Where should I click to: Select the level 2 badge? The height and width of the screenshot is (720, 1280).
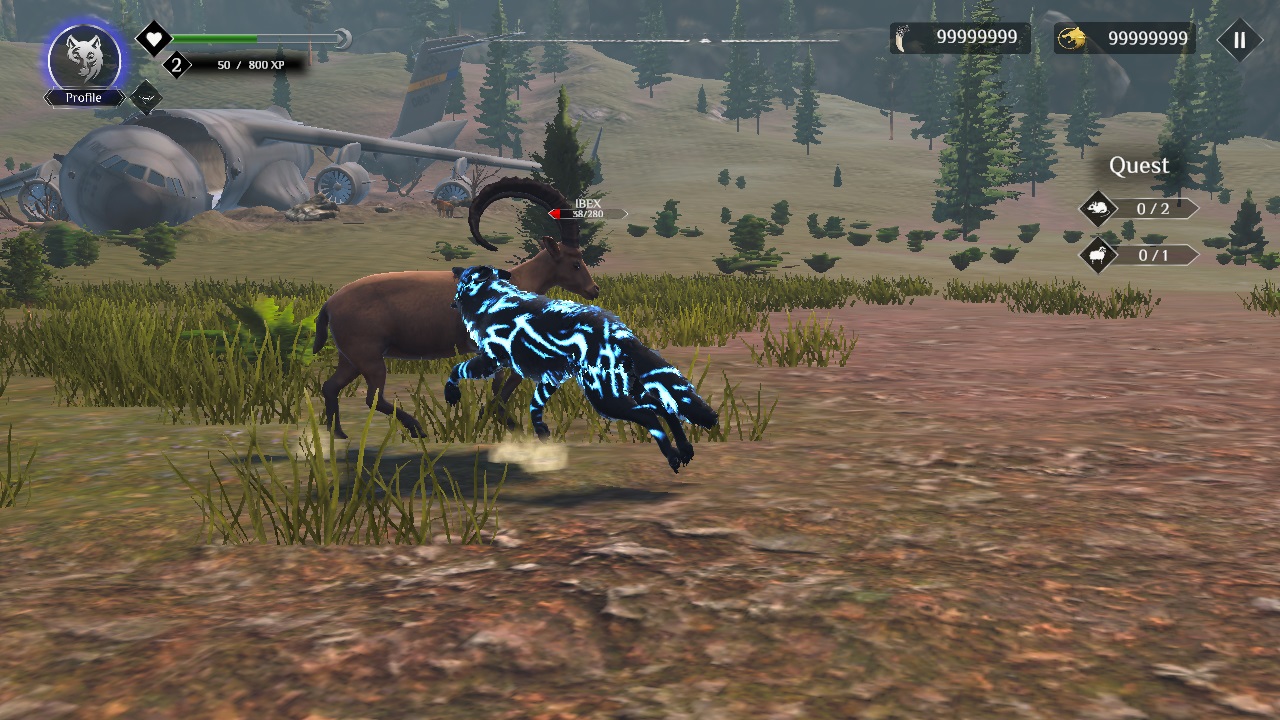pyautogui.click(x=177, y=64)
